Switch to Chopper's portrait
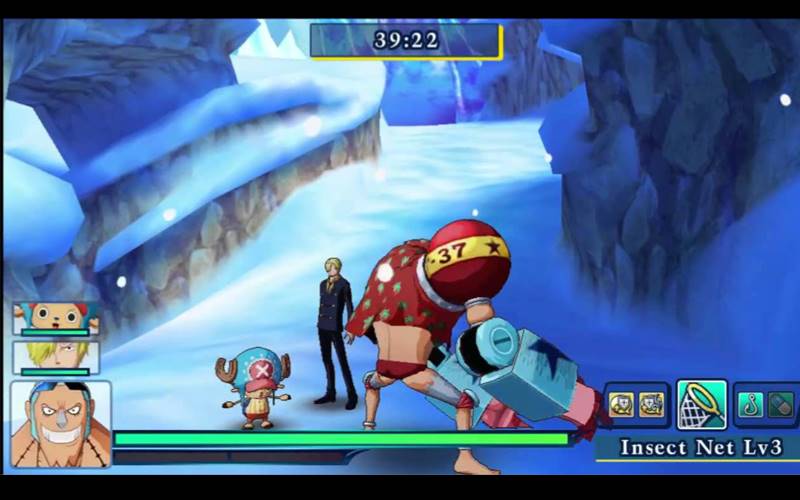This screenshot has width=800, height=500. pos(55,318)
